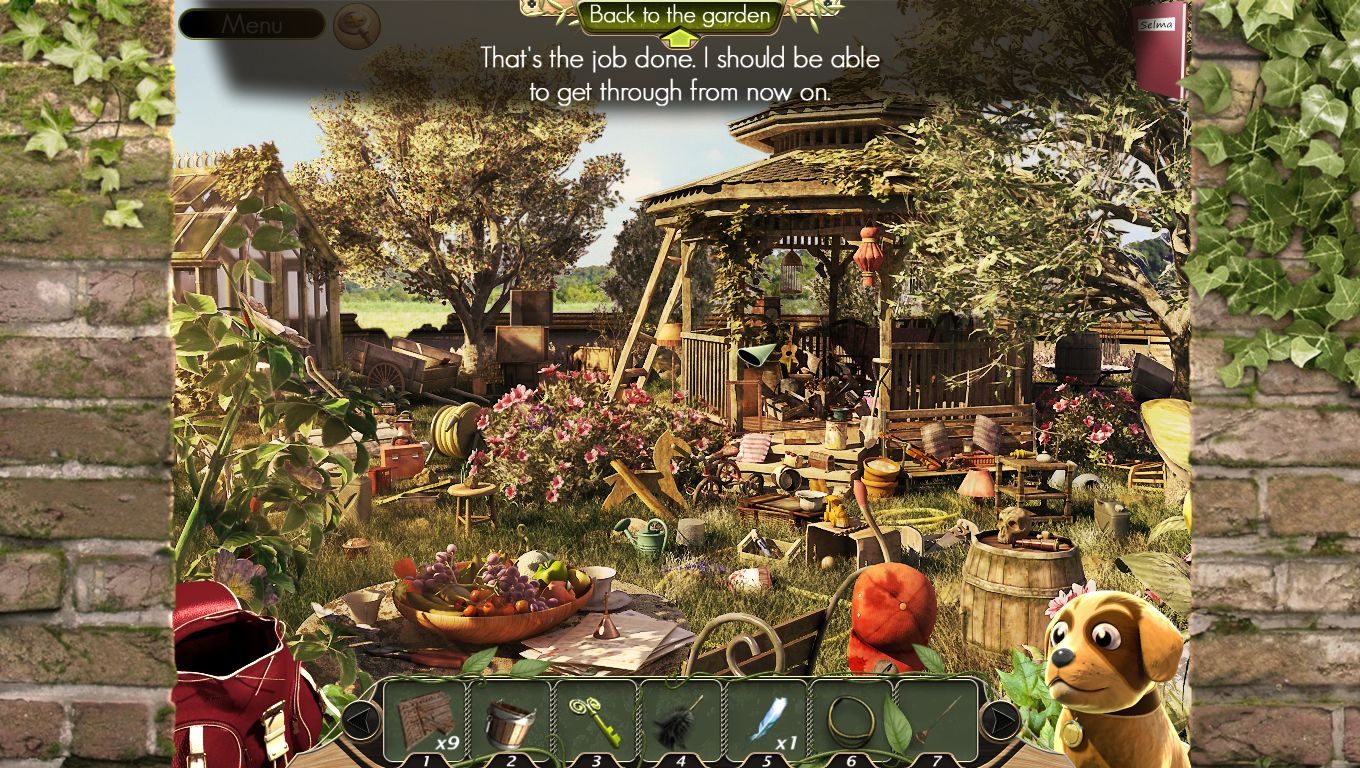Viewport: 1360px width, 768px height.
Task: Go back to the garden
Action: coord(680,16)
